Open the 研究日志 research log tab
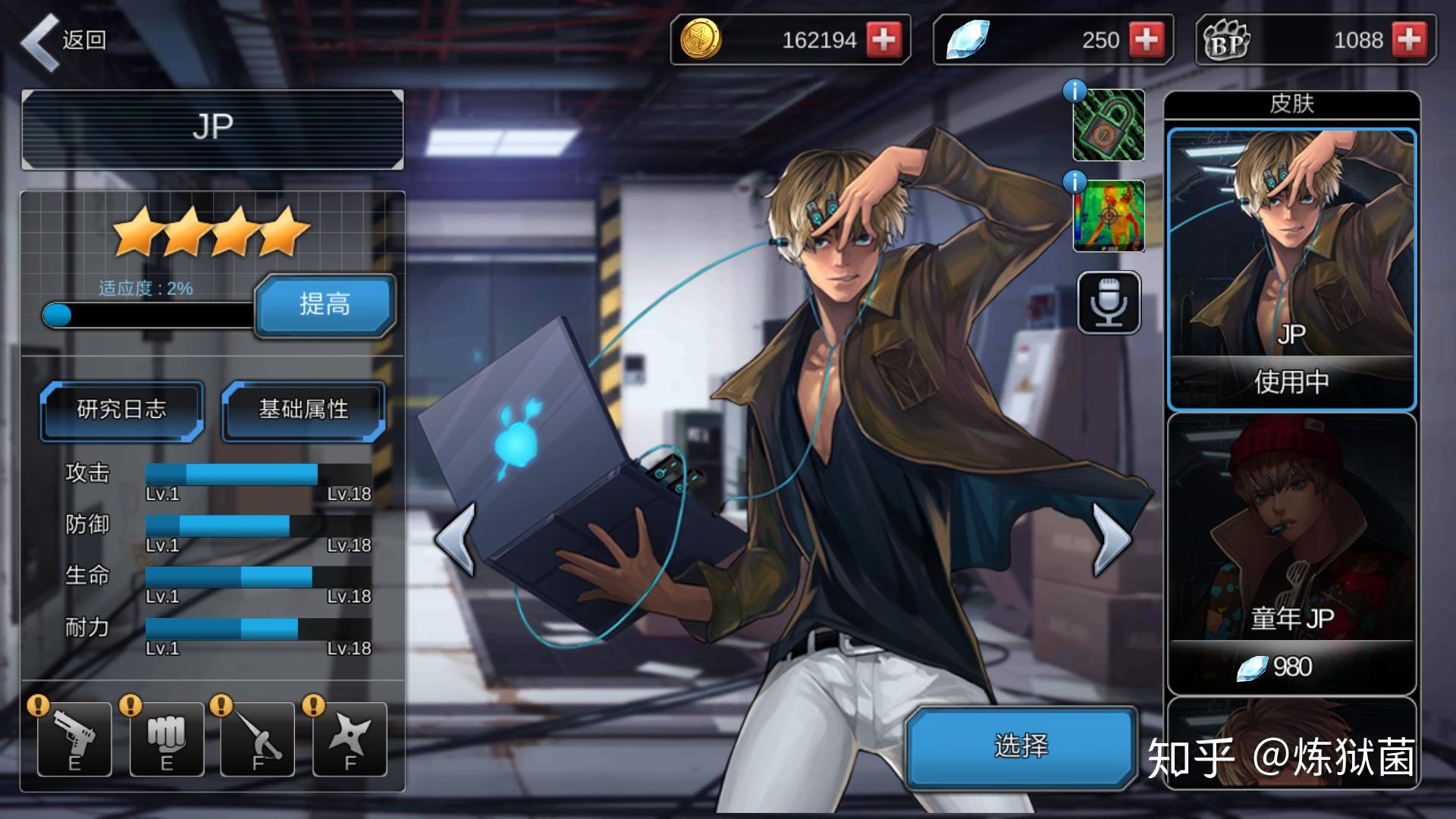This screenshot has width=1456, height=819. [x=121, y=410]
